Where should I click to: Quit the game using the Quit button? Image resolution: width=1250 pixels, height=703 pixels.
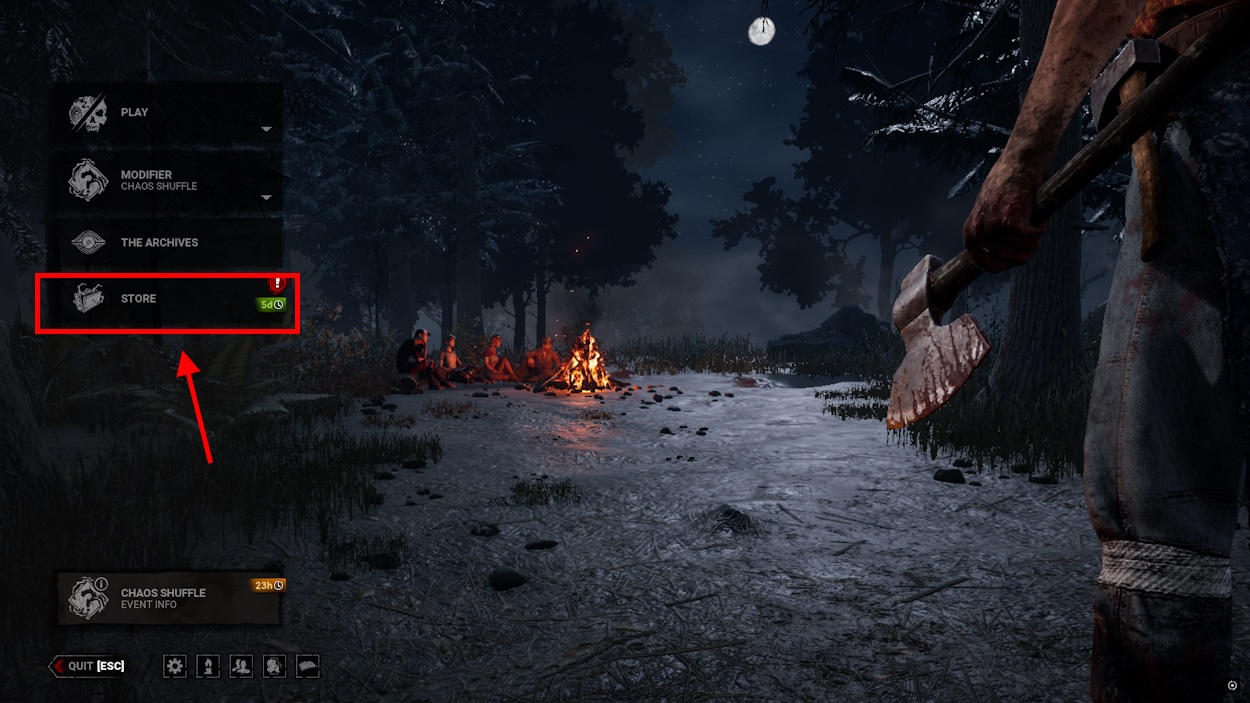[89, 666]
